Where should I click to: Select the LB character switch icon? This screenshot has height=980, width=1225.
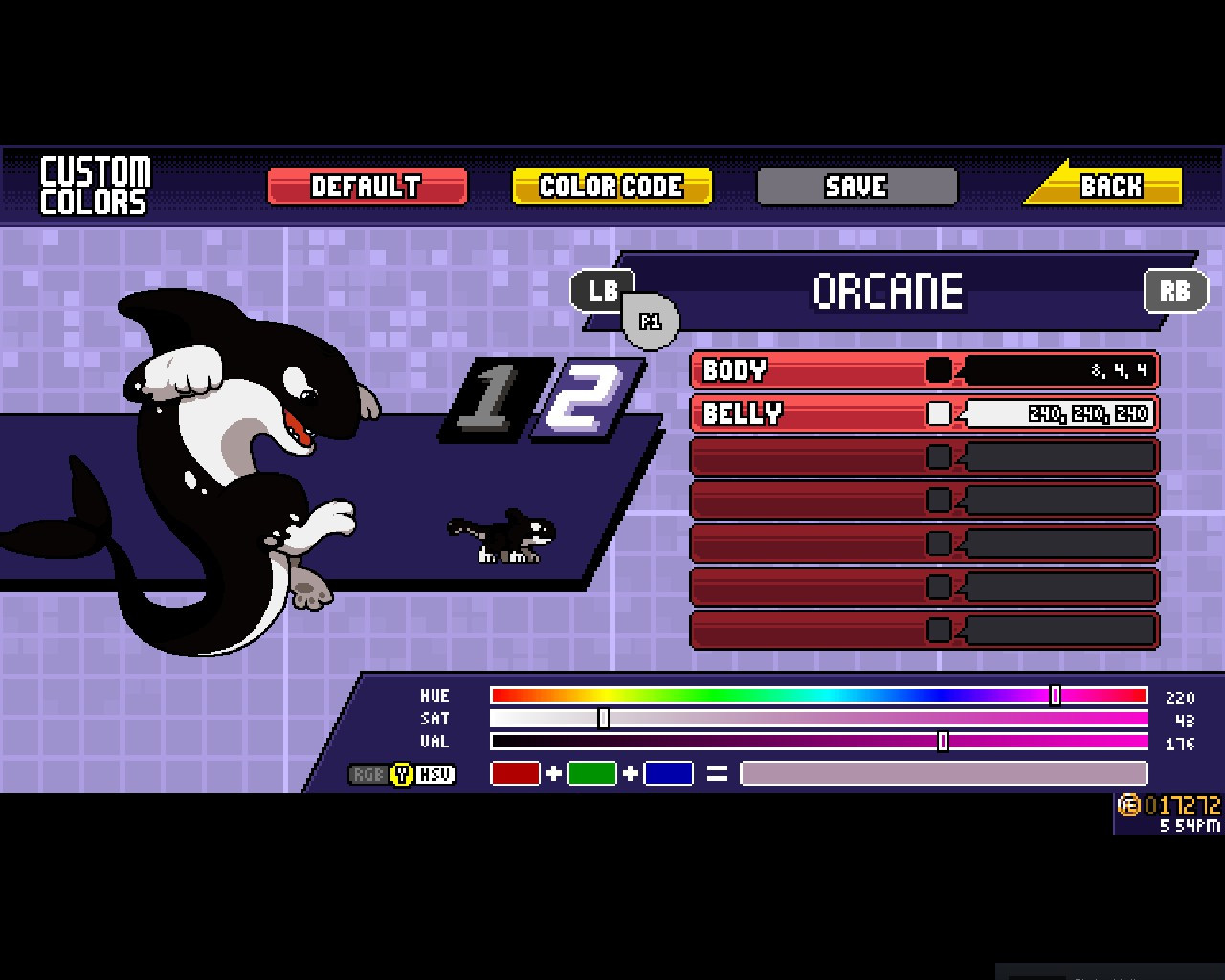(602, 291)
